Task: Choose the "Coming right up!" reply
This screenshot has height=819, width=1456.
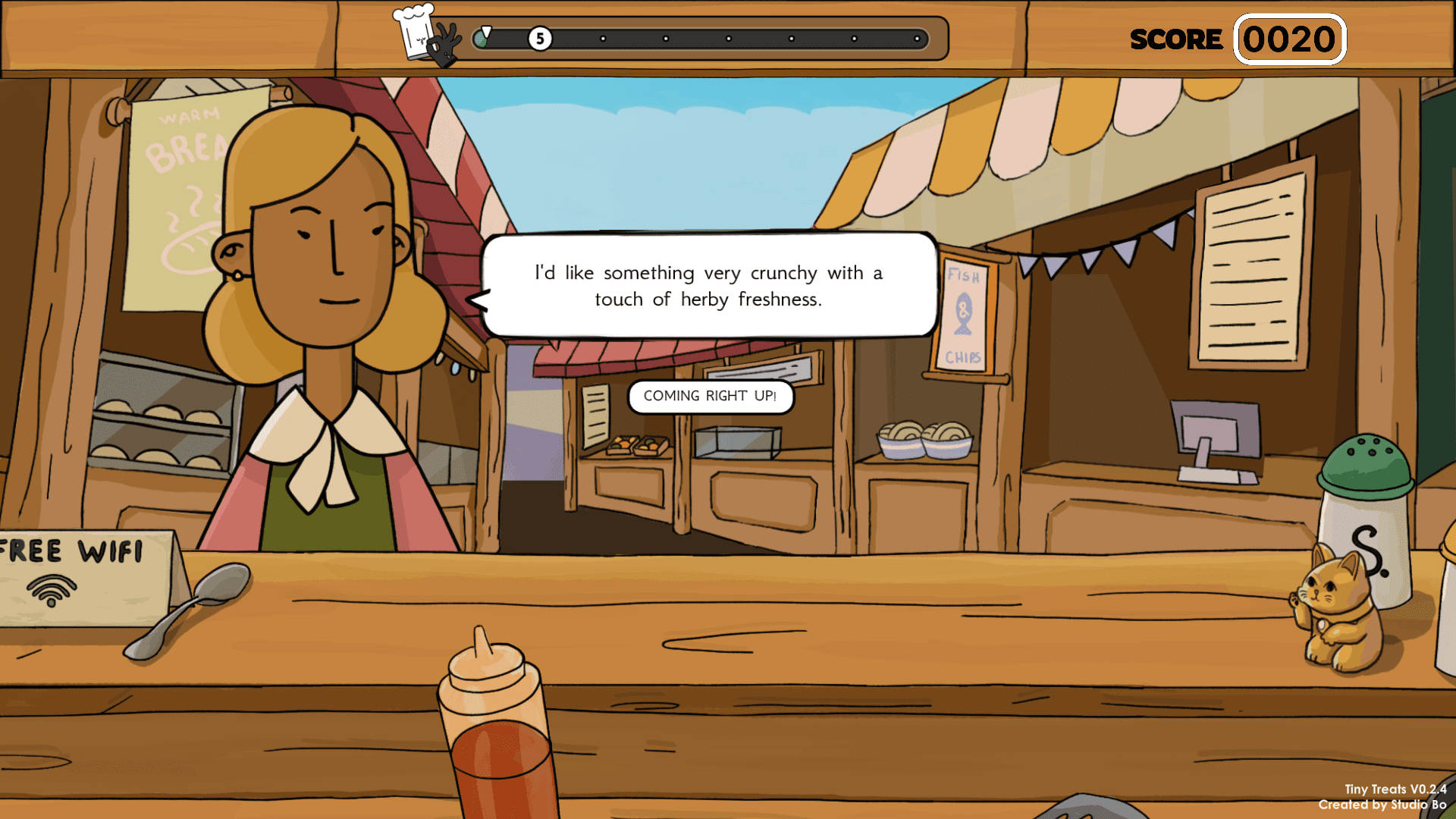Action: tap(710, 397)
